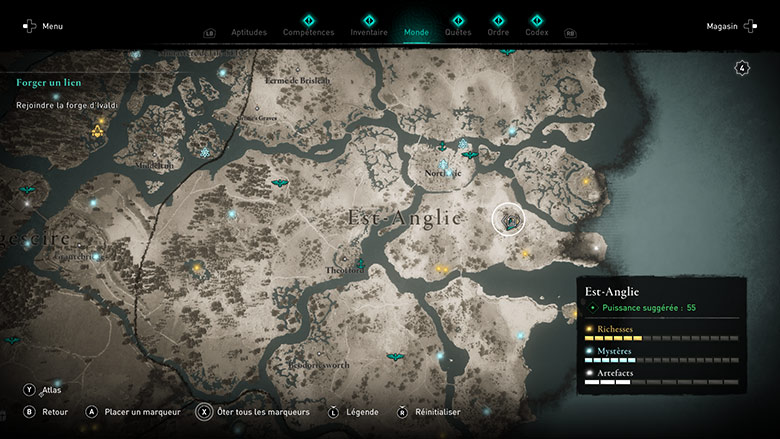Select the white-circled map marker
The height and width of the screenshot is (439, 780).
coord(510,220)
